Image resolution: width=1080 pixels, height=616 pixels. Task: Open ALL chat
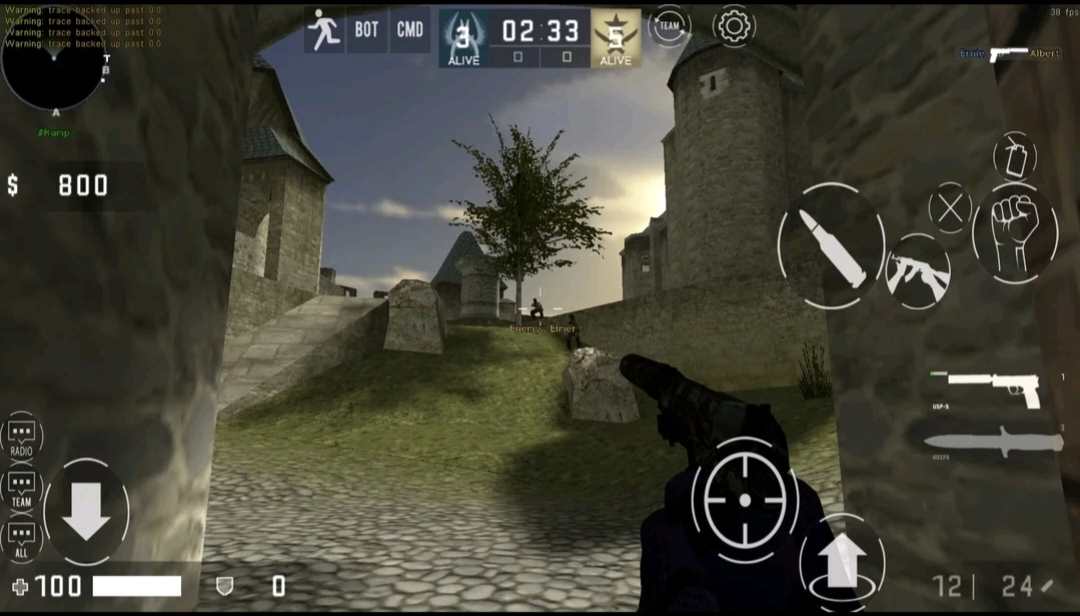[22, 538]
